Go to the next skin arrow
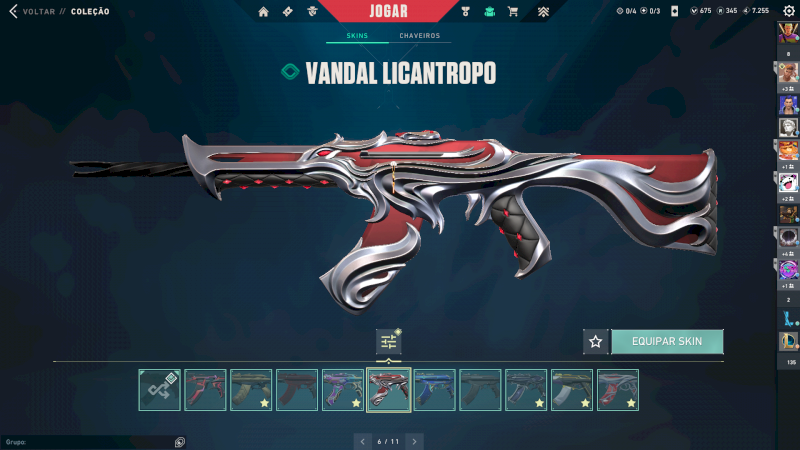The height and width of the screenshot is (450, 800). (x=414, y=440)
